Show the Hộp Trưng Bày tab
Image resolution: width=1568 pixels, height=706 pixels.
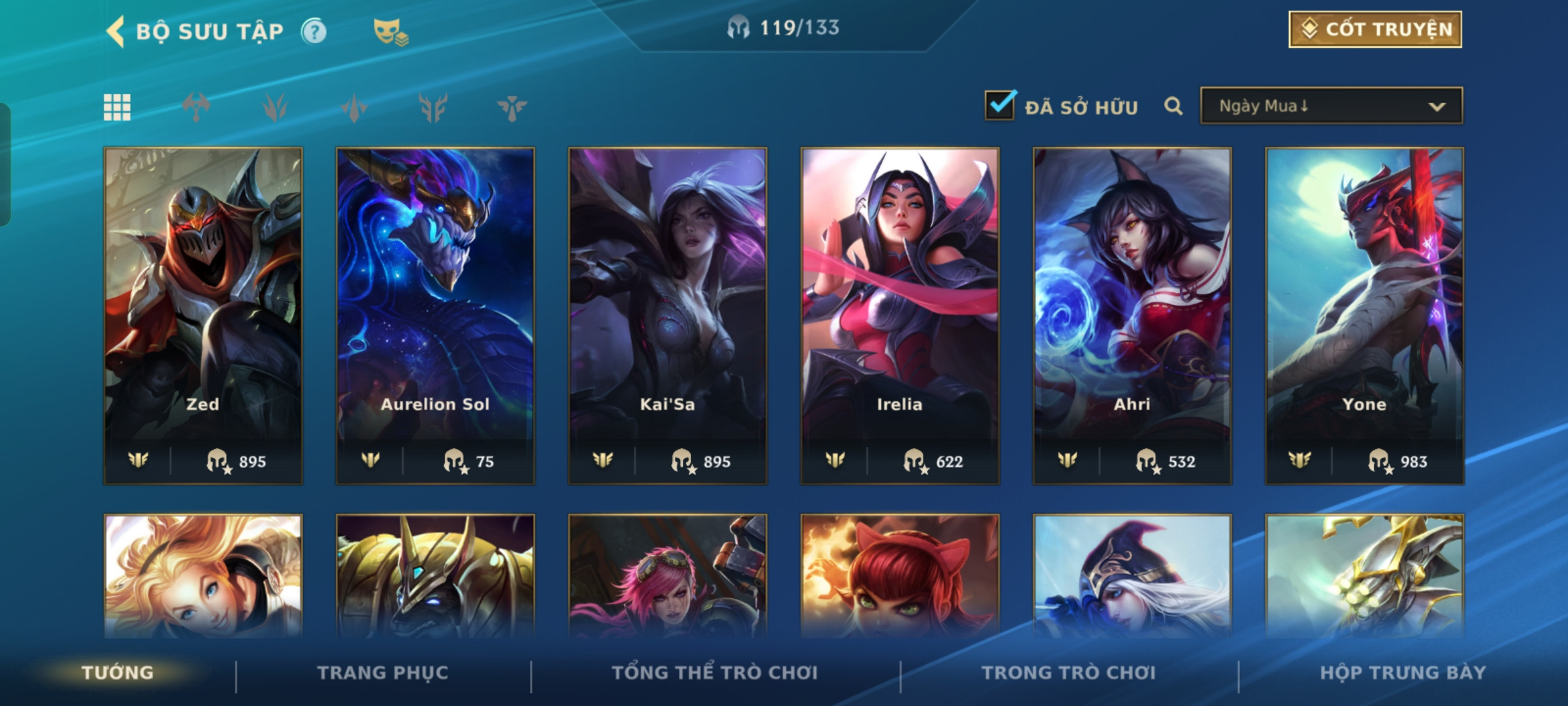1403,673
